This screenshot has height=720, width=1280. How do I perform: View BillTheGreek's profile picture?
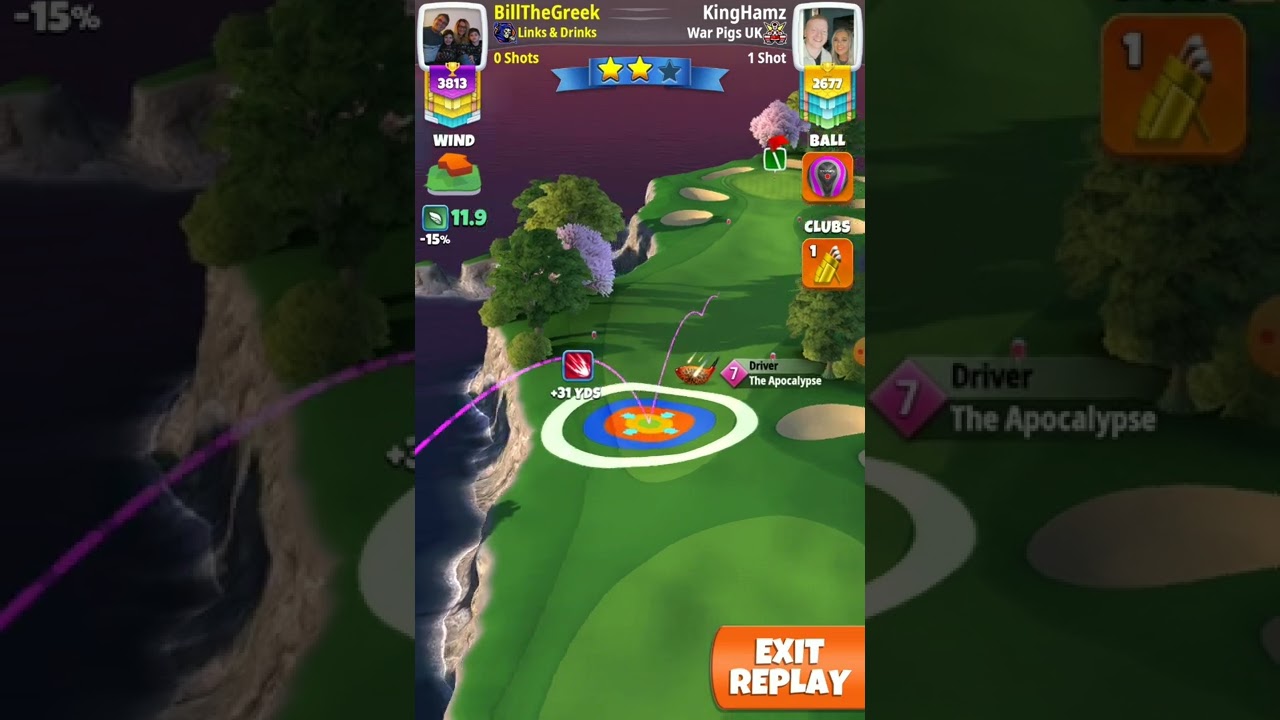(452, 37)
